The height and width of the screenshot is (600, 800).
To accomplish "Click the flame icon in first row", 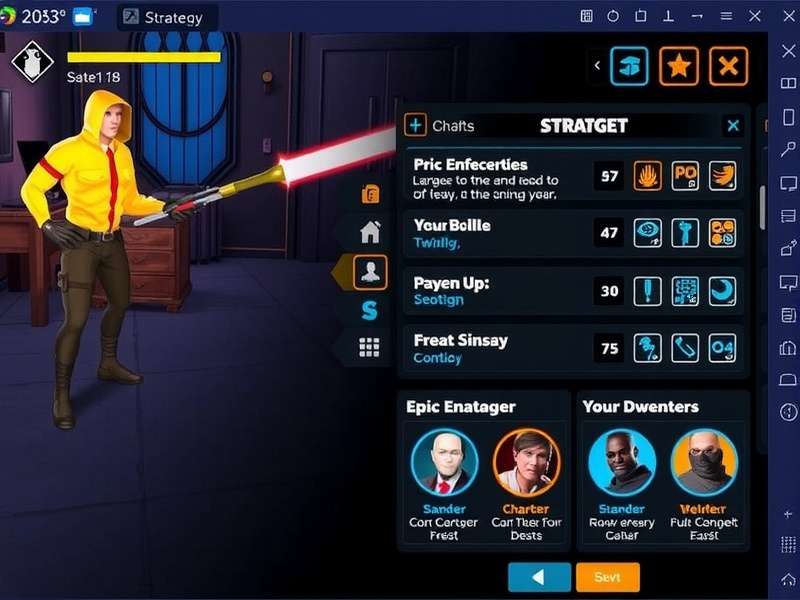I will (649, 176).
